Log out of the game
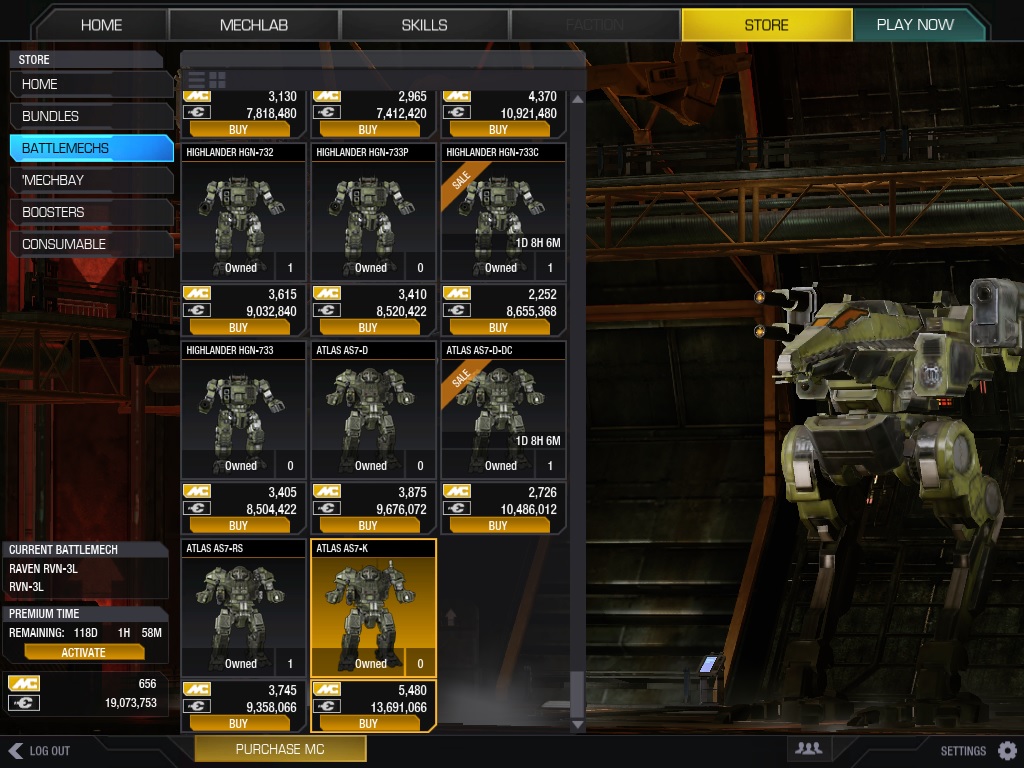Viewport: 1024px width, 768px height. click(x=40, y=750)
